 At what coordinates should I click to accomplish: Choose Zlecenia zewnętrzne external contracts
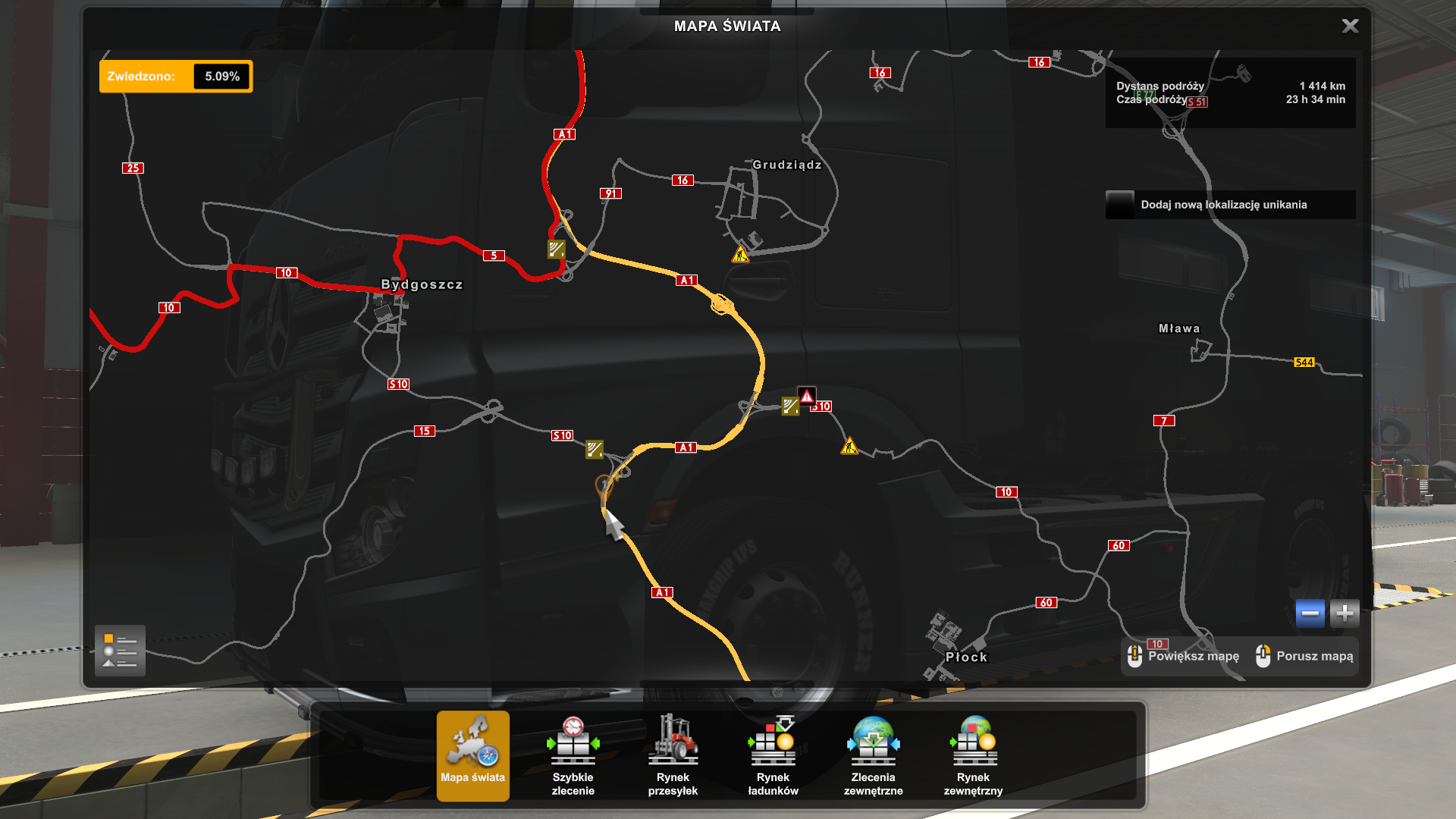pyautogui.click(x=873, y=755)
